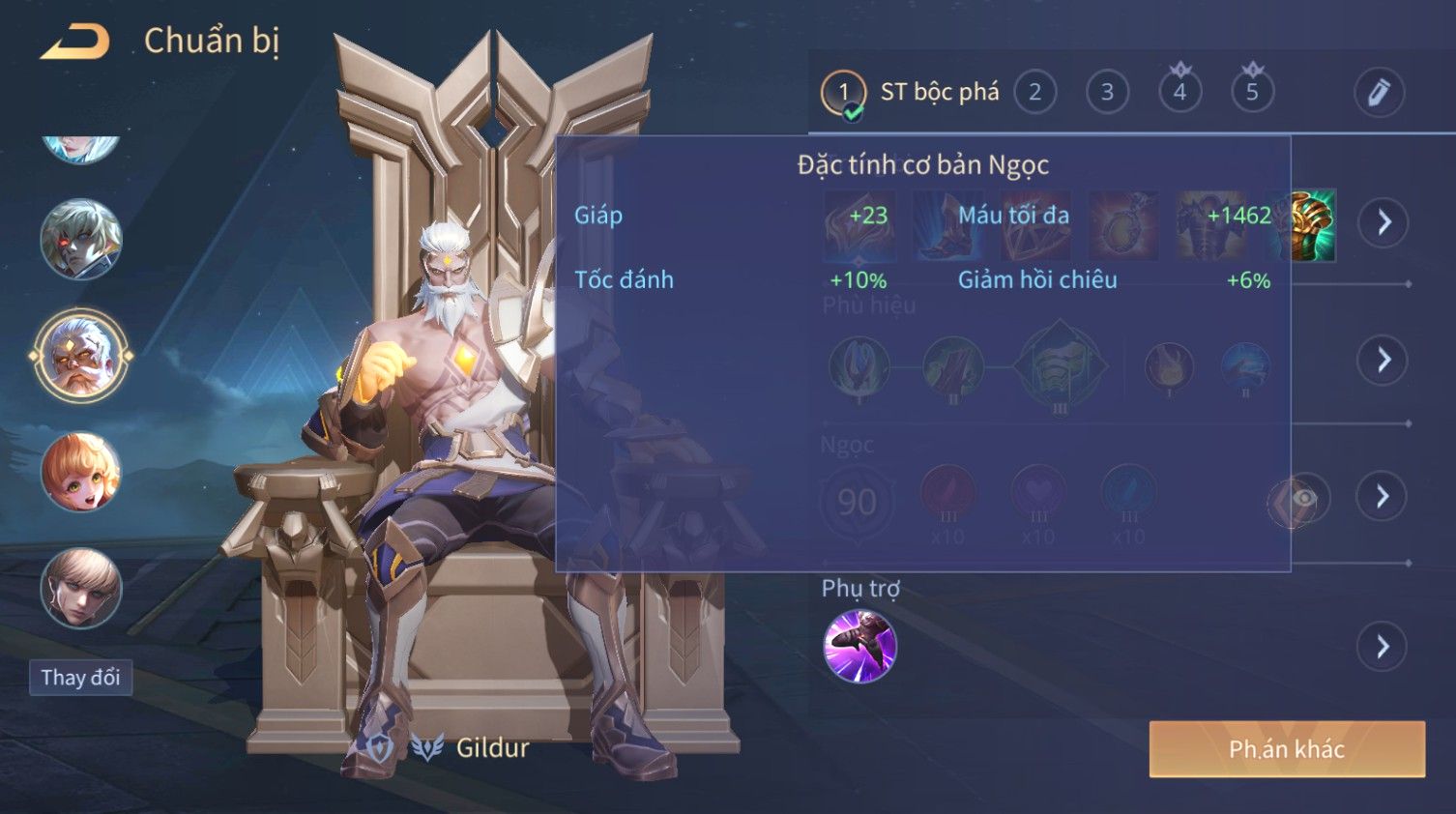The image size is (1456, 814).
Task: Switch to build preset 5
Action: pos(1252,93)
